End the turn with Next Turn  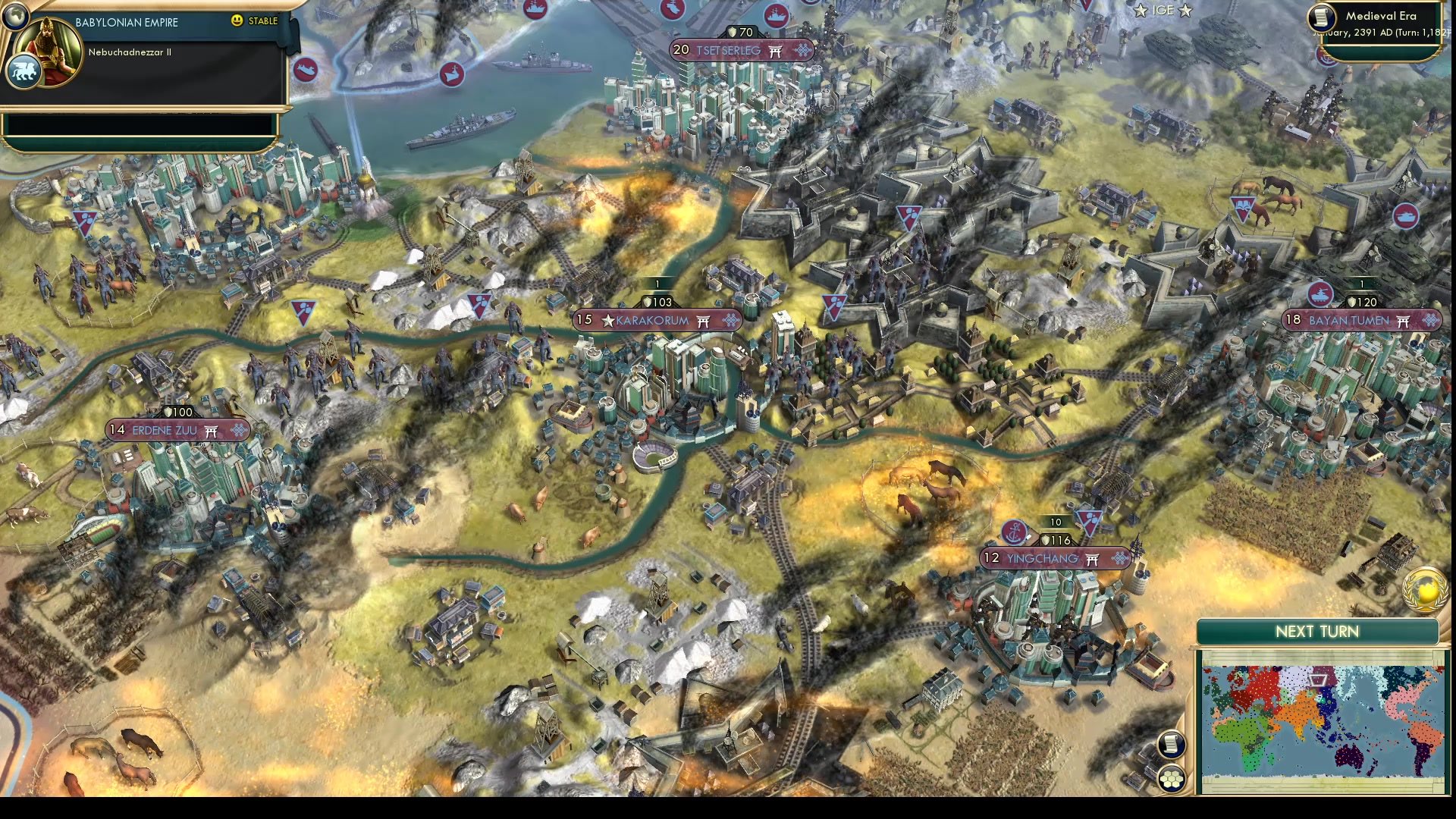click(1316, 632)
